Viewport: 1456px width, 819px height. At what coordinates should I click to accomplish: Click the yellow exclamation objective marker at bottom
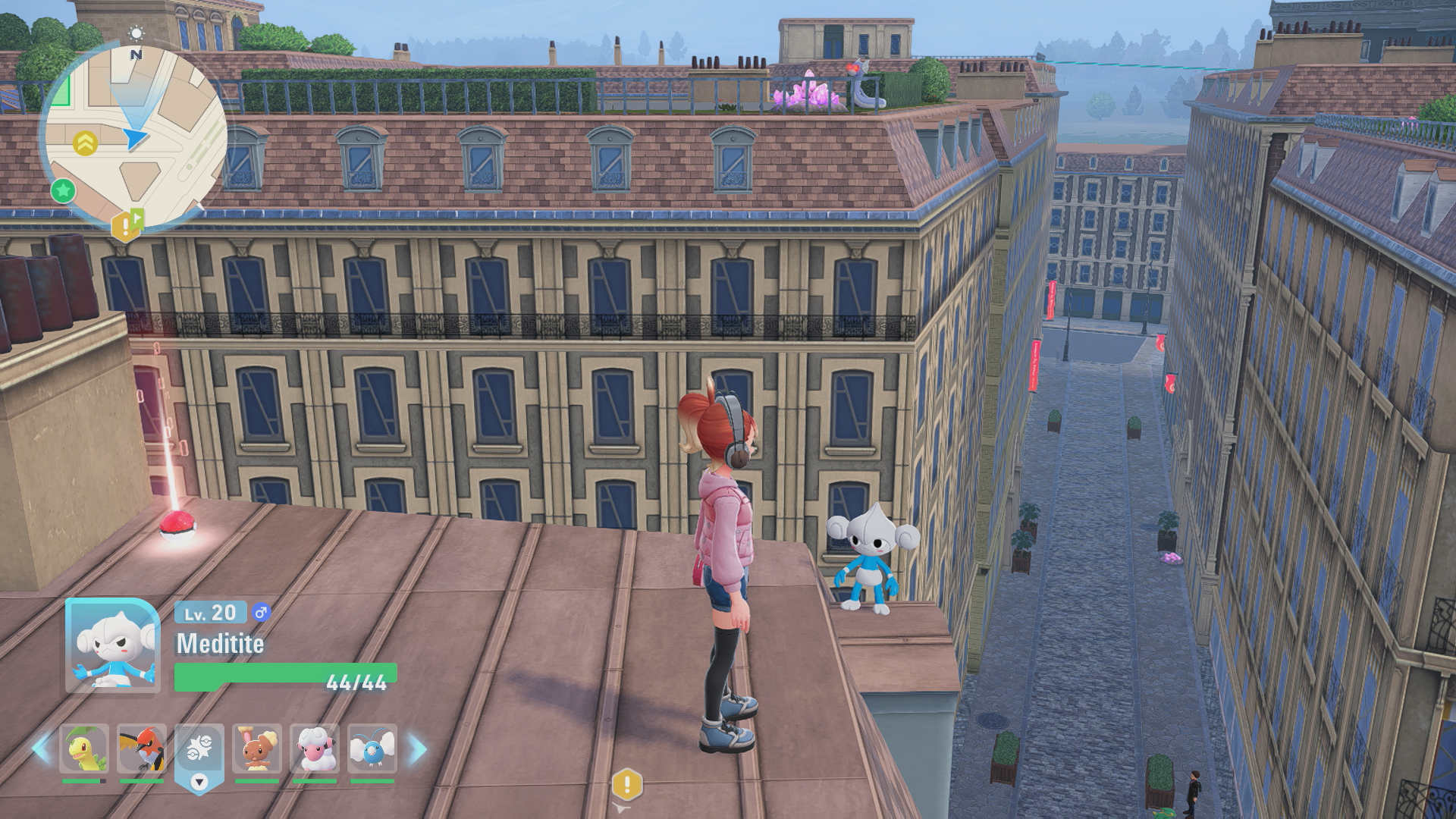point(626,785)
